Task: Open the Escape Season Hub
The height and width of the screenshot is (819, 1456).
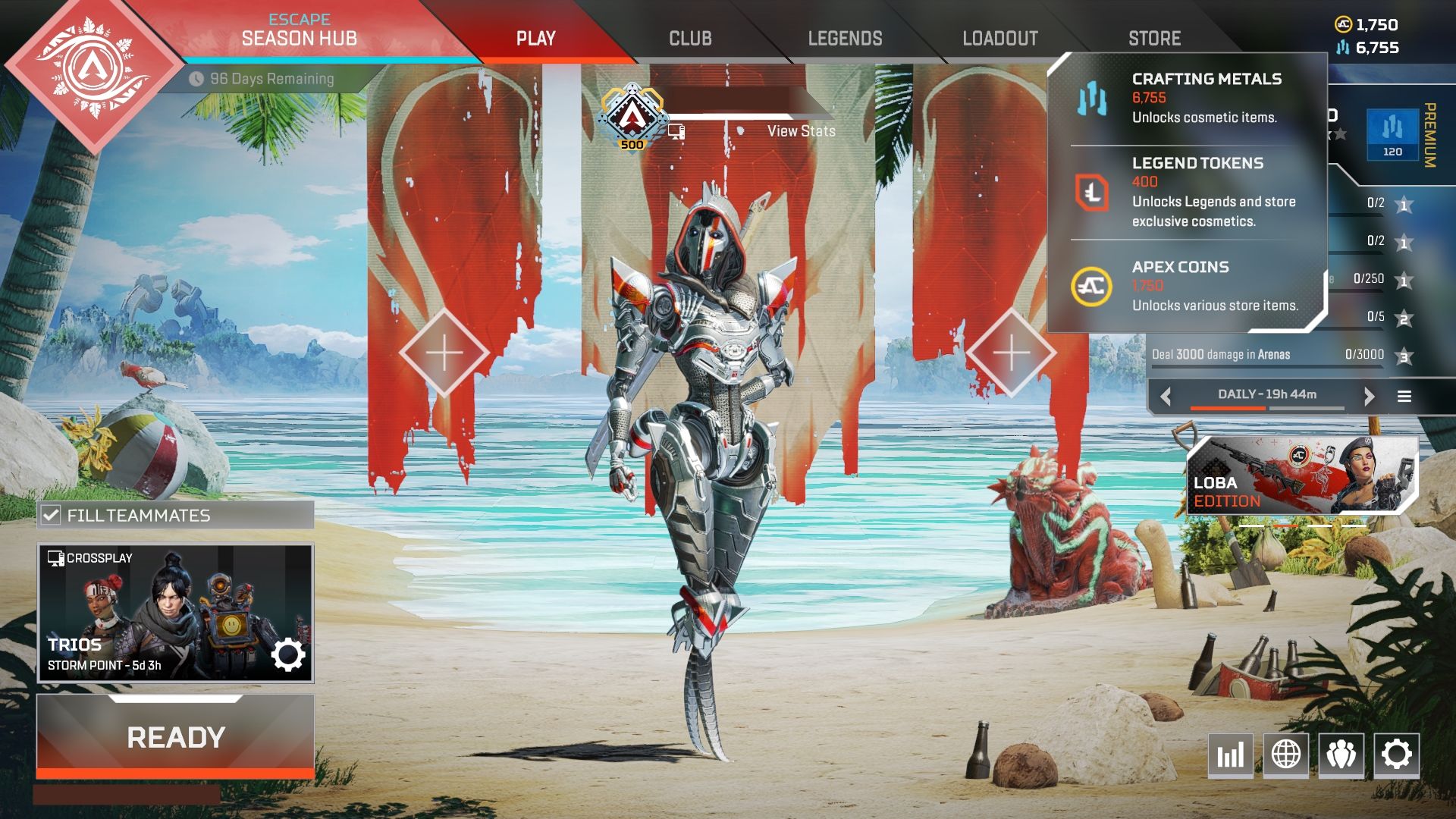Action: tap(299, 32)
